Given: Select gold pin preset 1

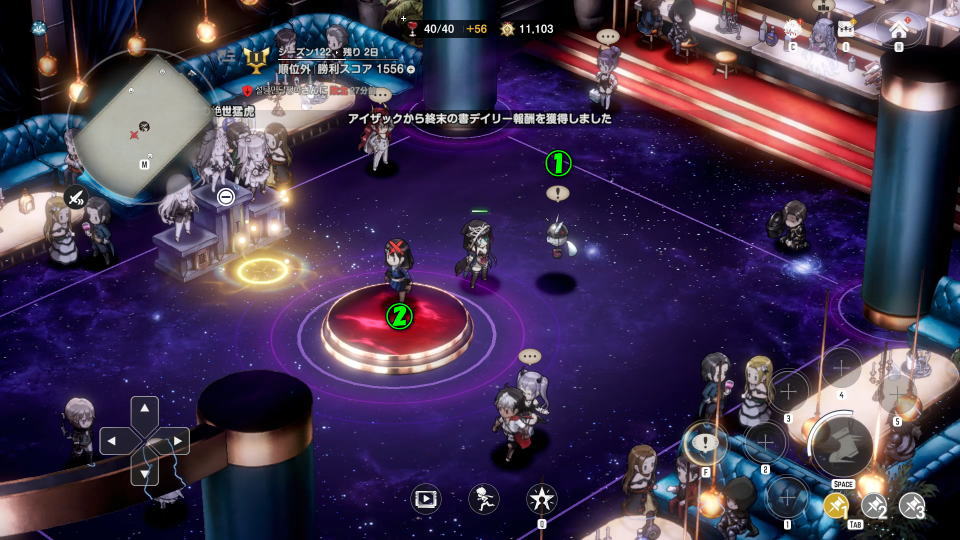Looking at the screenshot, I should (x=837, y=506).
